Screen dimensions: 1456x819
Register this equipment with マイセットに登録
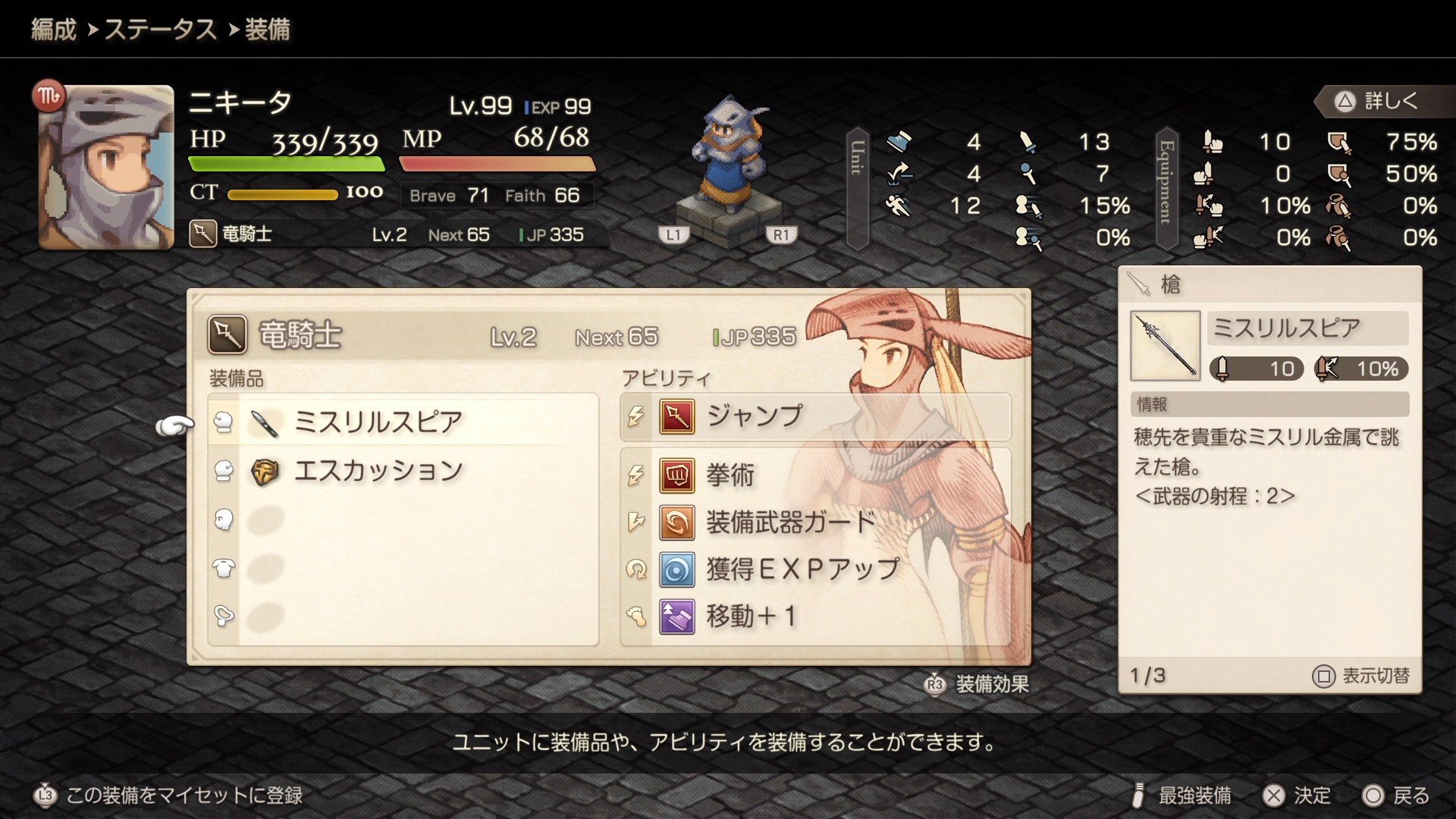pos(169,795)
